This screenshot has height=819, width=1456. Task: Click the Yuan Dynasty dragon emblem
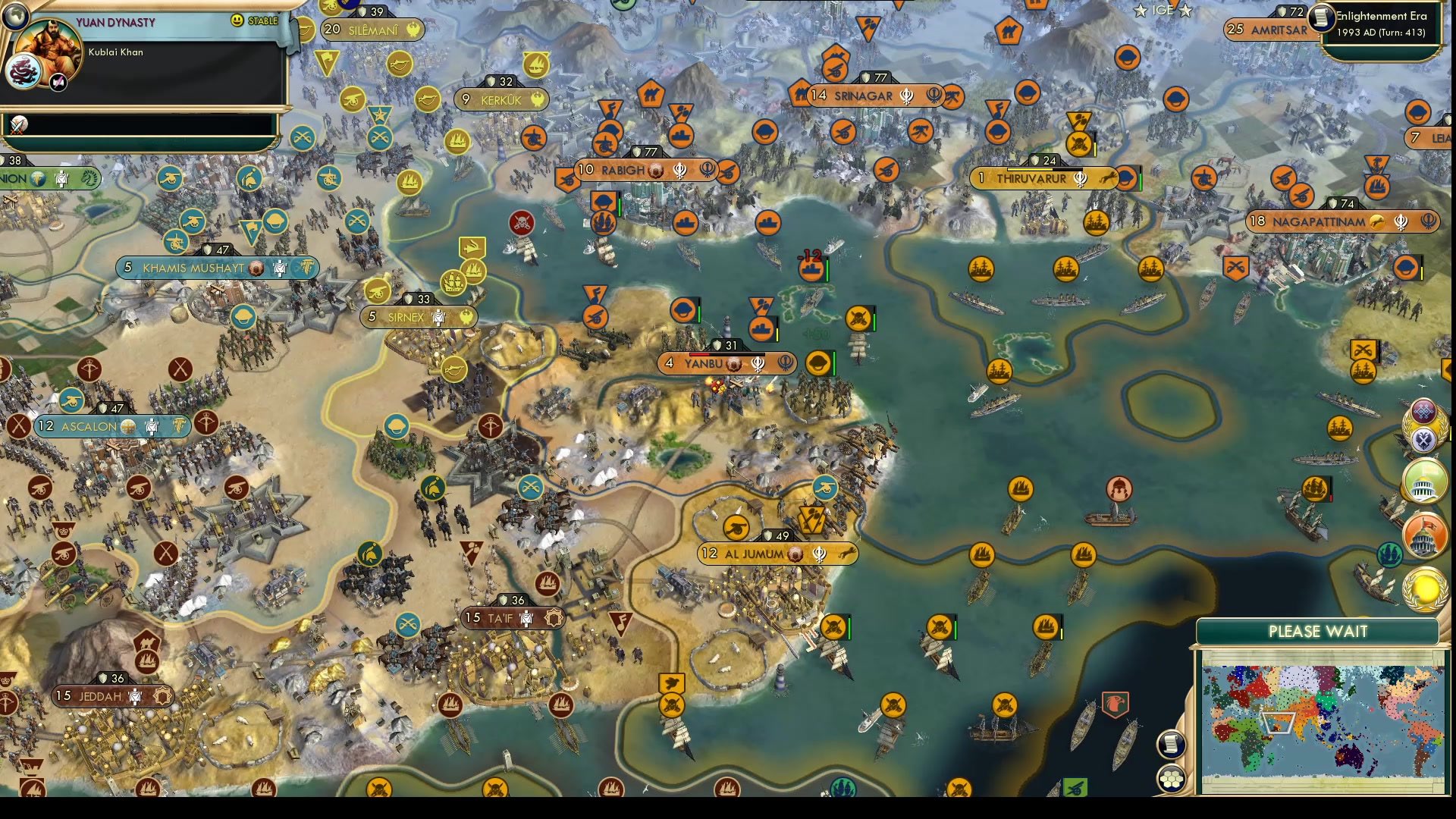(23, 71)
